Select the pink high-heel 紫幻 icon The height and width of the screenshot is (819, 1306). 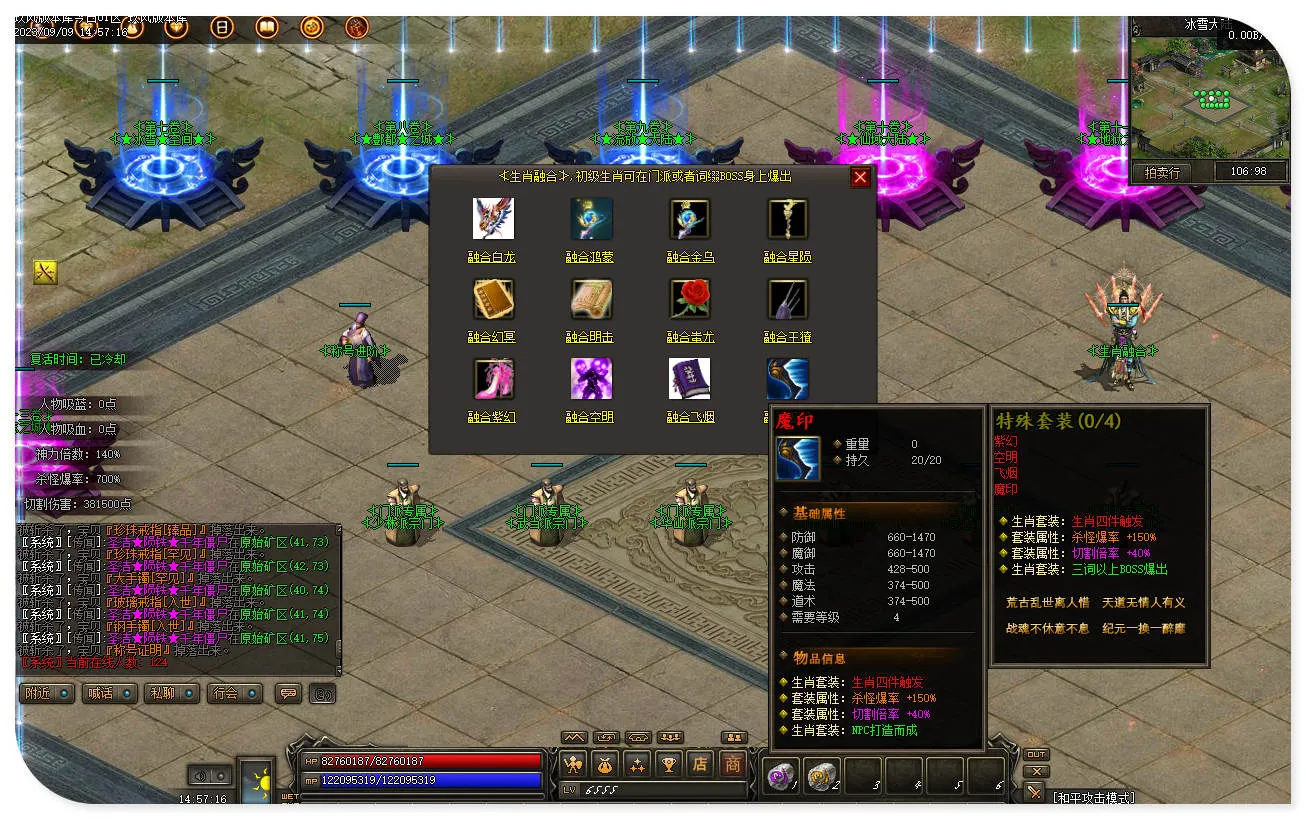tap(493, 379)
